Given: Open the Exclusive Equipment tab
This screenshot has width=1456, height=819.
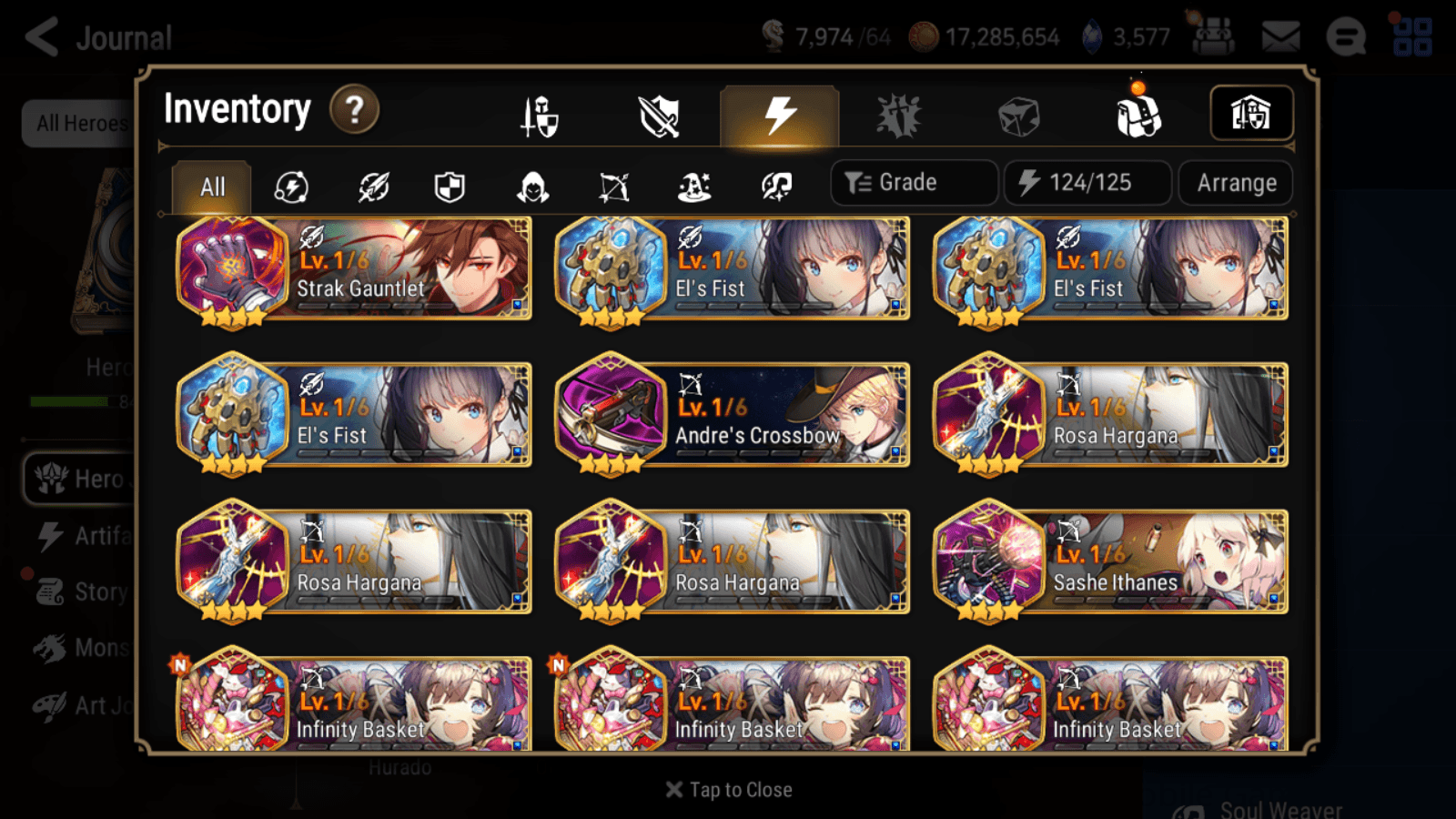Looking at the screenshot, I should coord(660,116).
